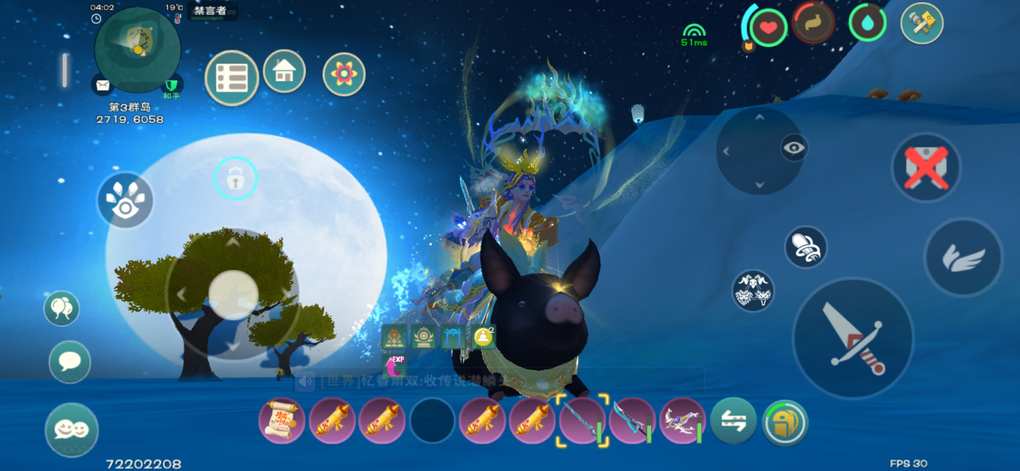Image resolution: width=1020 pixels, height=471 pixels.
Task: Activate the wing flight button
Action: pos(963,258)
